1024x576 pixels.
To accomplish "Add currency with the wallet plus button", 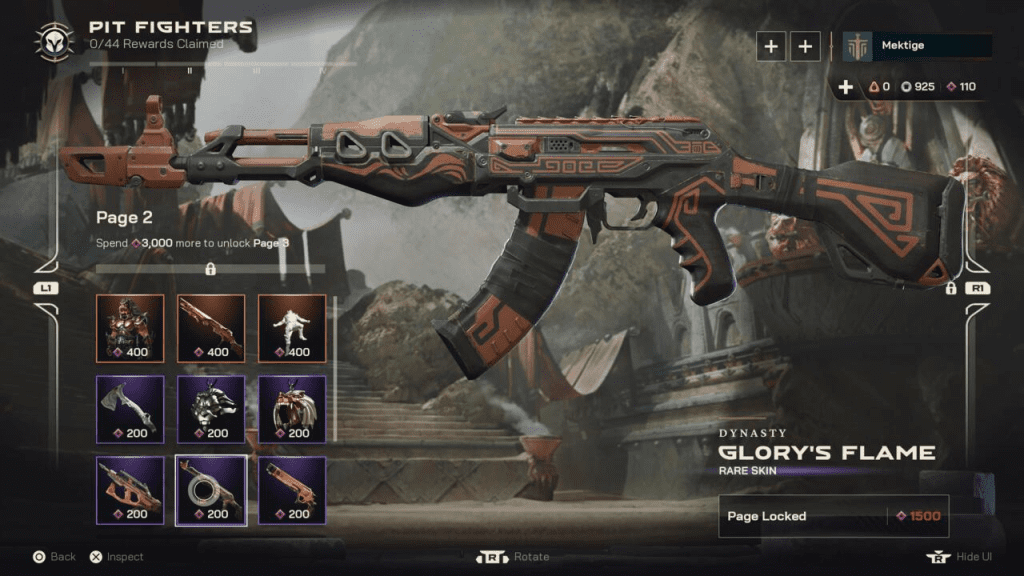I will pyautogui.click(x=846, y=87).
